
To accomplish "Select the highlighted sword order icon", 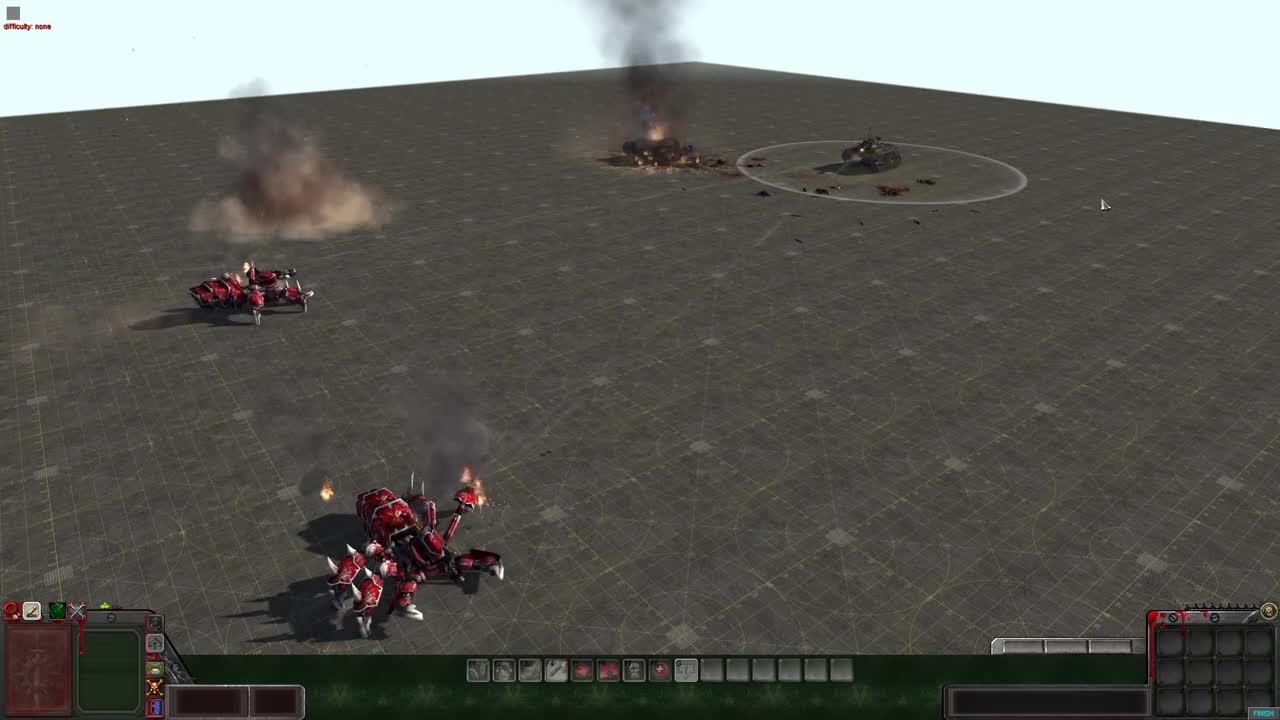I will 31,610.
